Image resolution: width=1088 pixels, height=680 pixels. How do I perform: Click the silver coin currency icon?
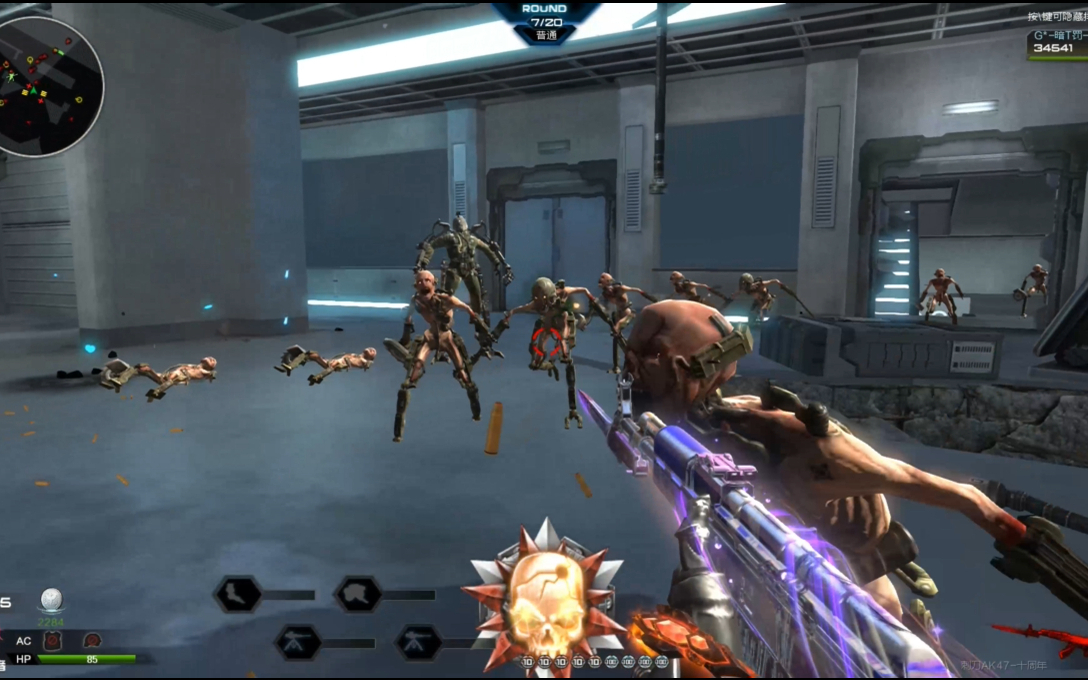pyautogui.click(x=51, y=600)
